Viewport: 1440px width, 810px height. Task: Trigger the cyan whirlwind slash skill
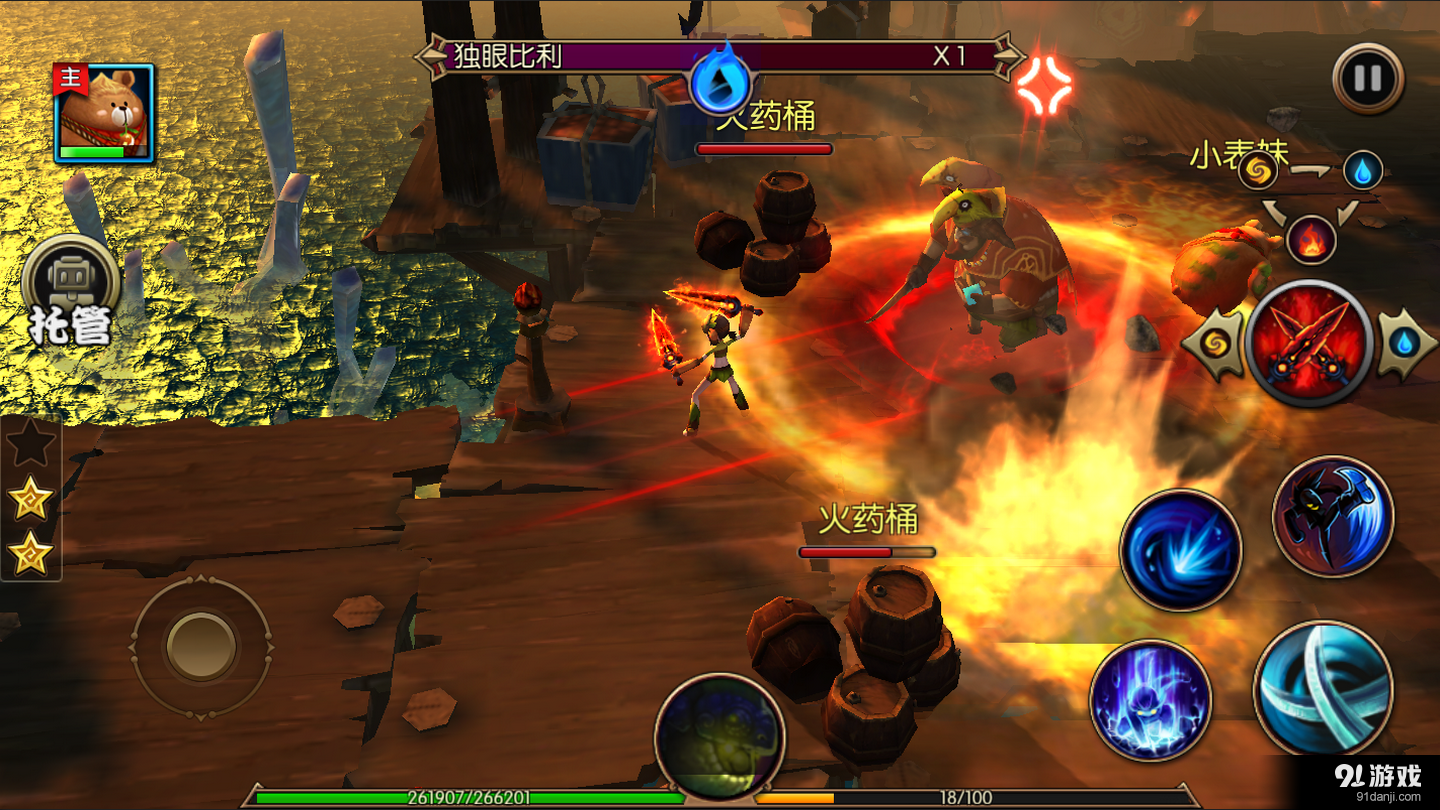tap(1322, 687)
